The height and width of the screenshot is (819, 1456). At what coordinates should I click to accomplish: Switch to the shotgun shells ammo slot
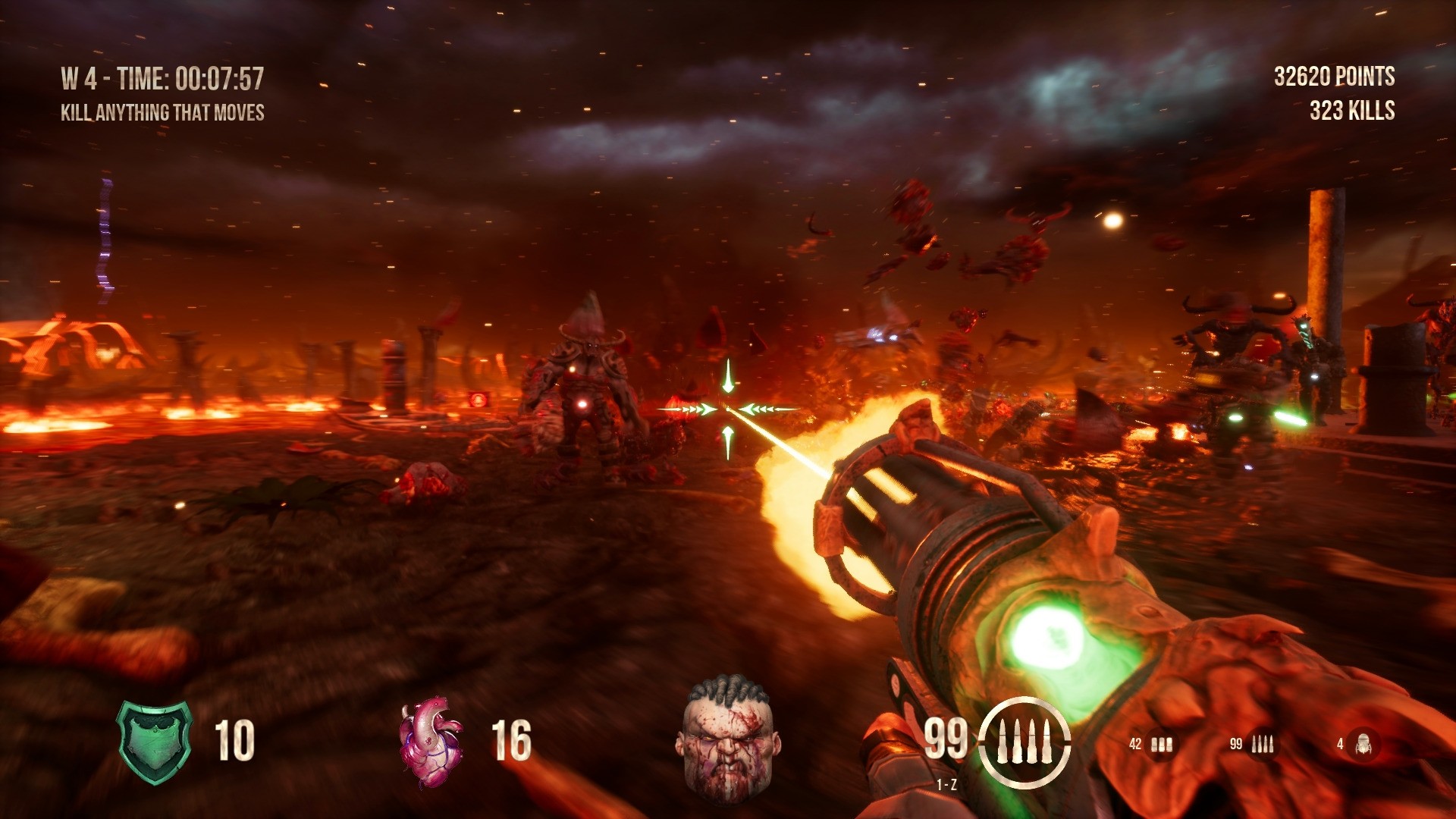(x=1161, y=745)
